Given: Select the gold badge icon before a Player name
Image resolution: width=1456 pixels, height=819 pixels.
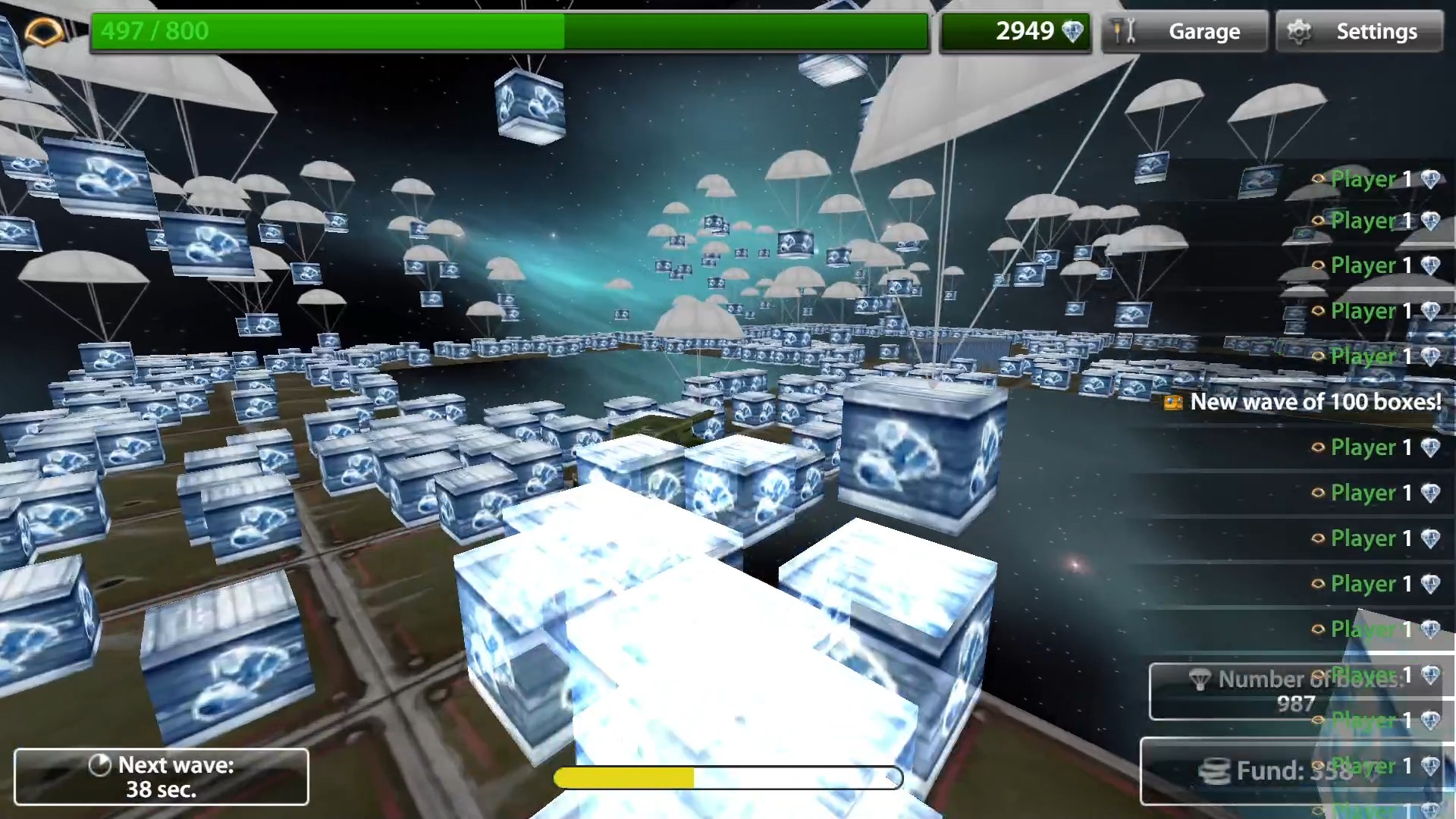Looking at the screenshot, I should pos(1316,180).
